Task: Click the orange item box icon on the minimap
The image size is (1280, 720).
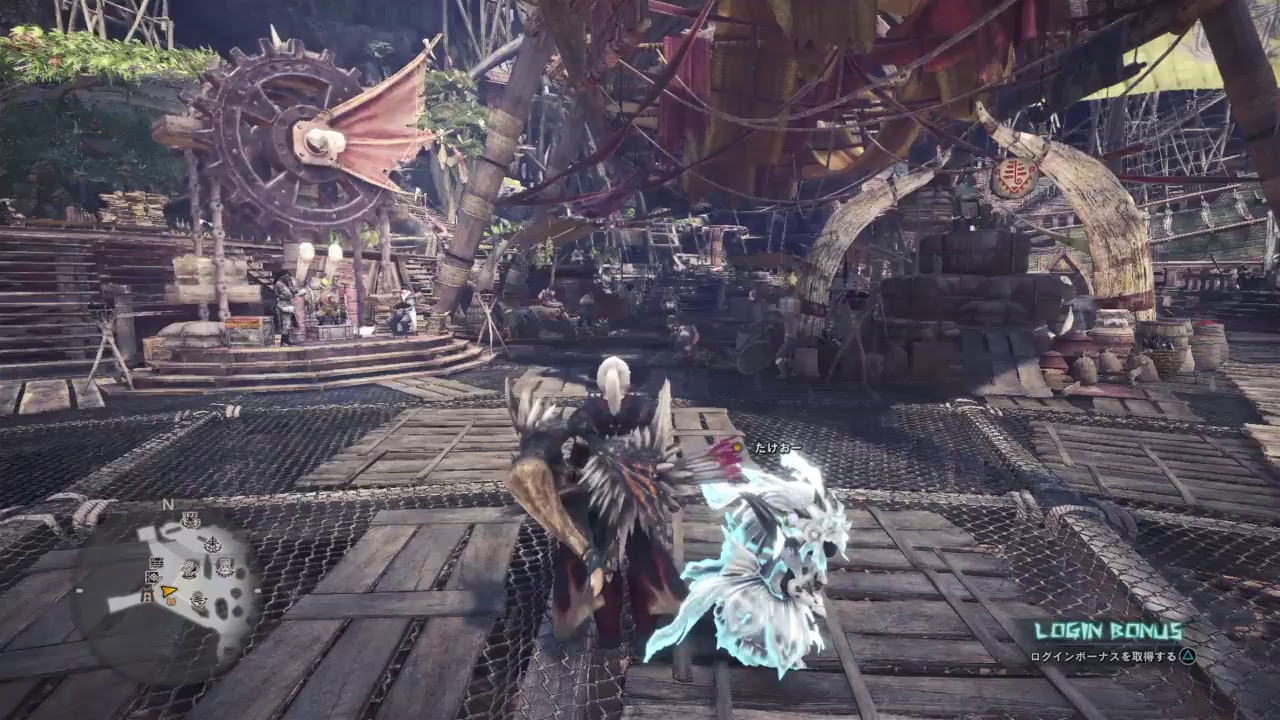Action: click(171, 602)
